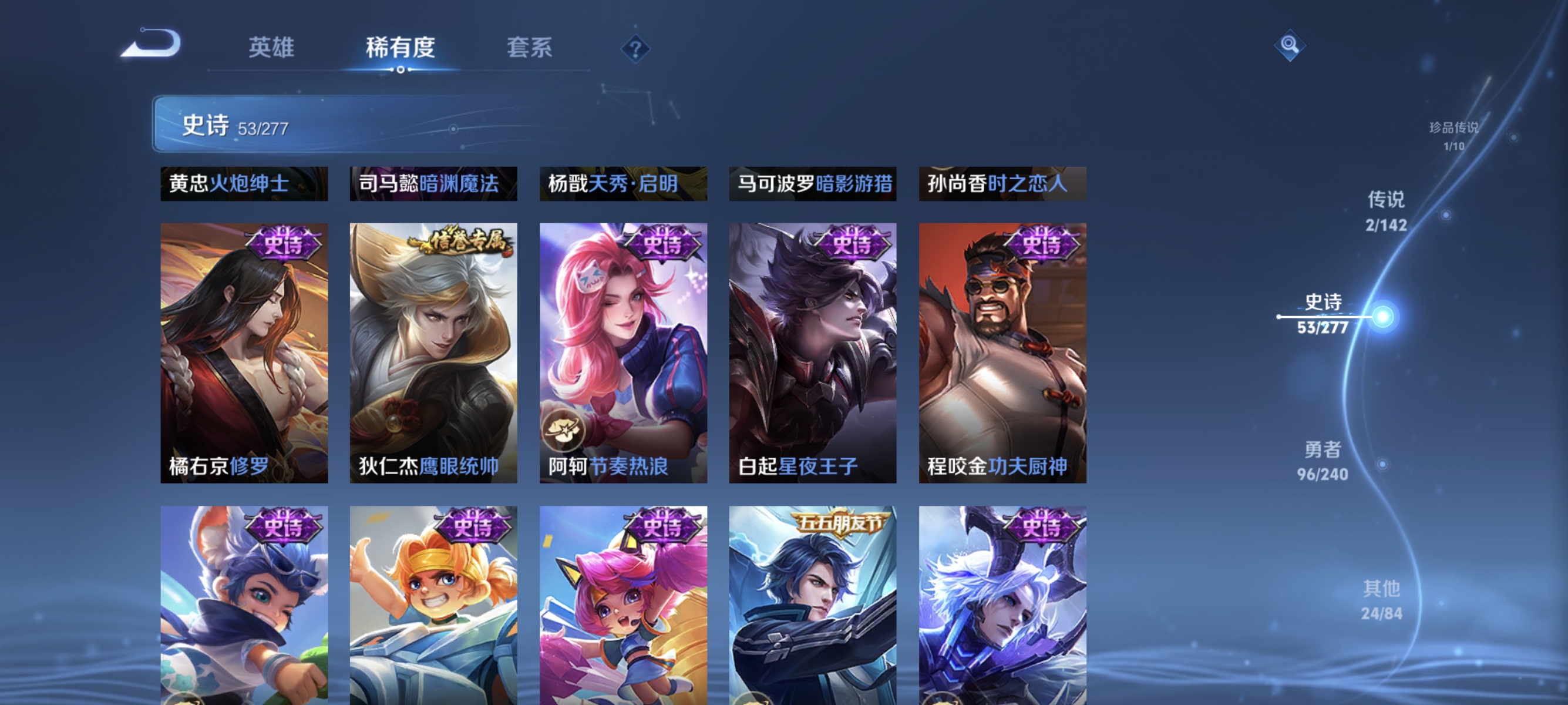The width and height of the screenshot is (1568, 705).
Task: Select the 阿轲节奏热浪 skin thumbnail
Action: coord(623,353)
